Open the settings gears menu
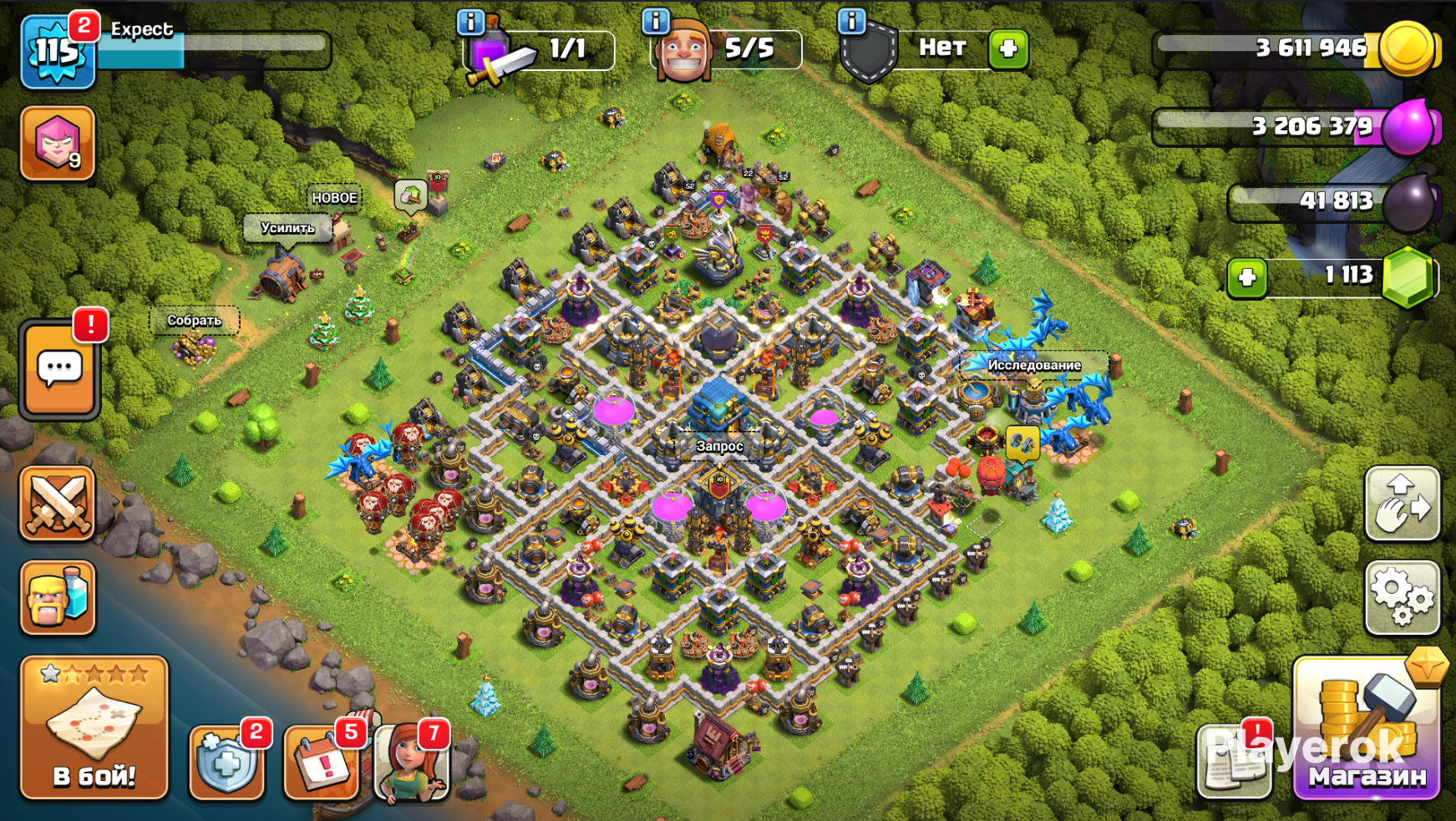1456x821 pixels. pyautogui.click(x=1402, y=598)
